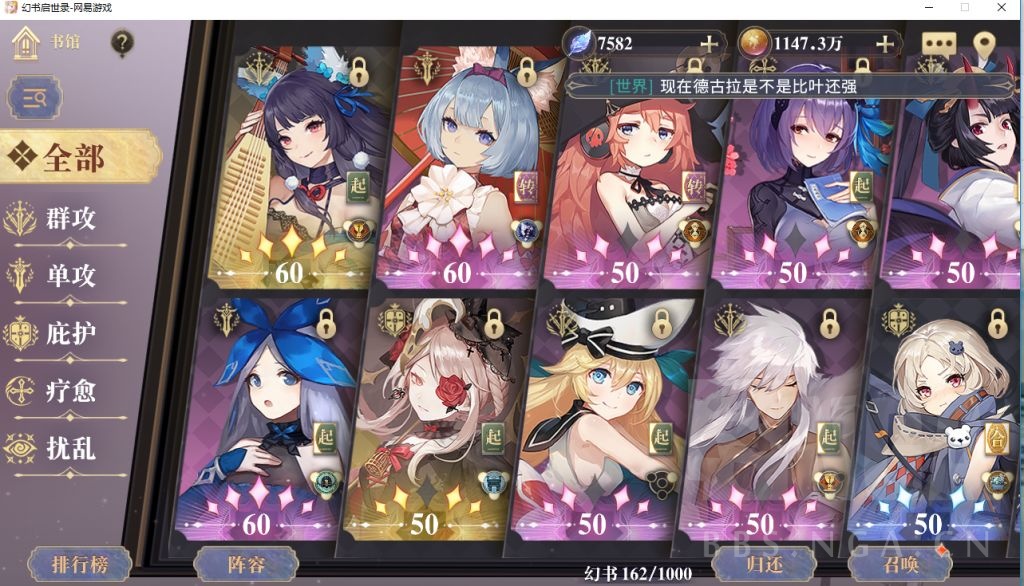Image resolution: width=1024 pixels, height=586 pixels.
Task: Open the search filter button
Action: 35,97
